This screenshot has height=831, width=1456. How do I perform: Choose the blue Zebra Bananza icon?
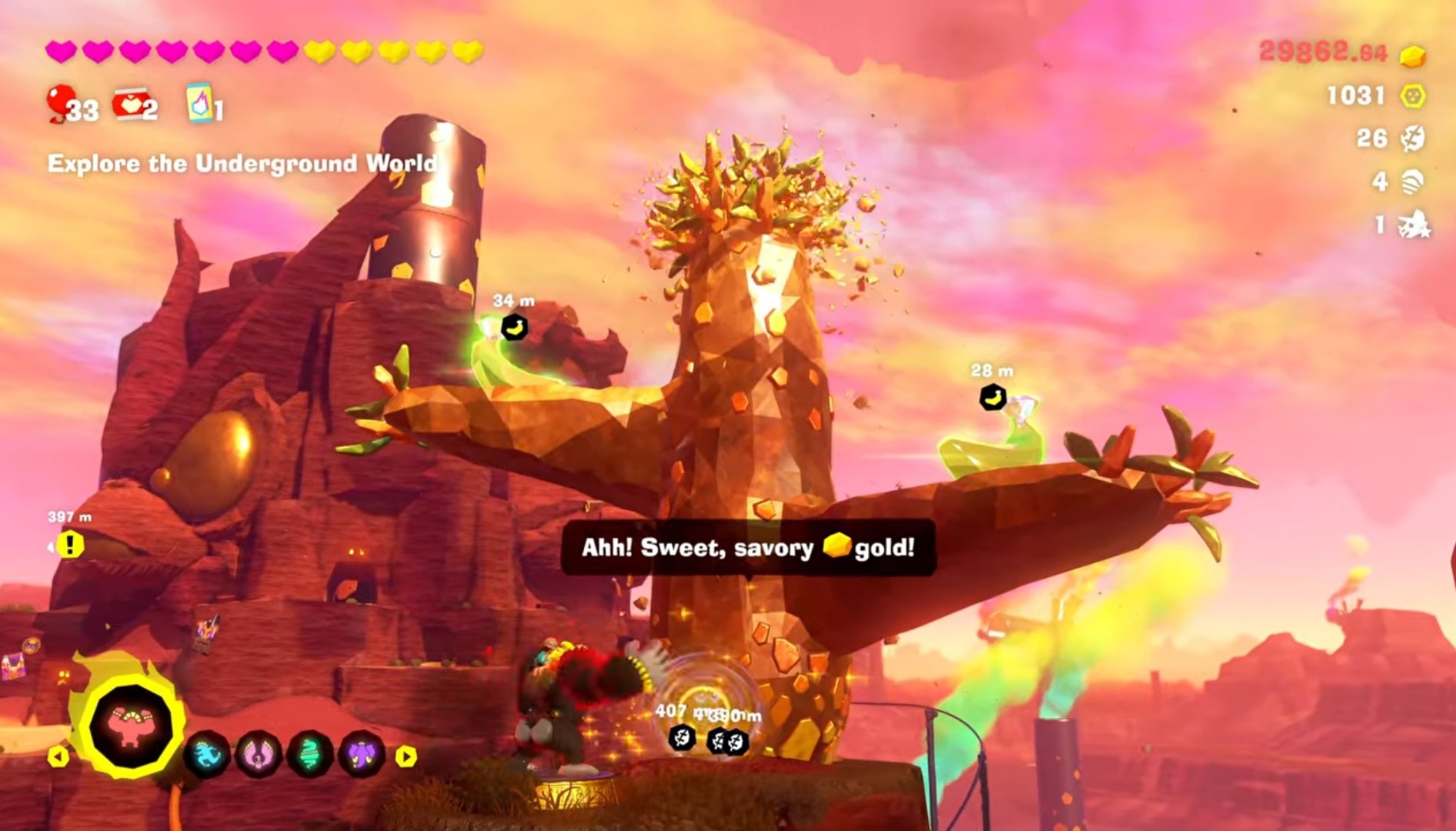click(207, 754)
